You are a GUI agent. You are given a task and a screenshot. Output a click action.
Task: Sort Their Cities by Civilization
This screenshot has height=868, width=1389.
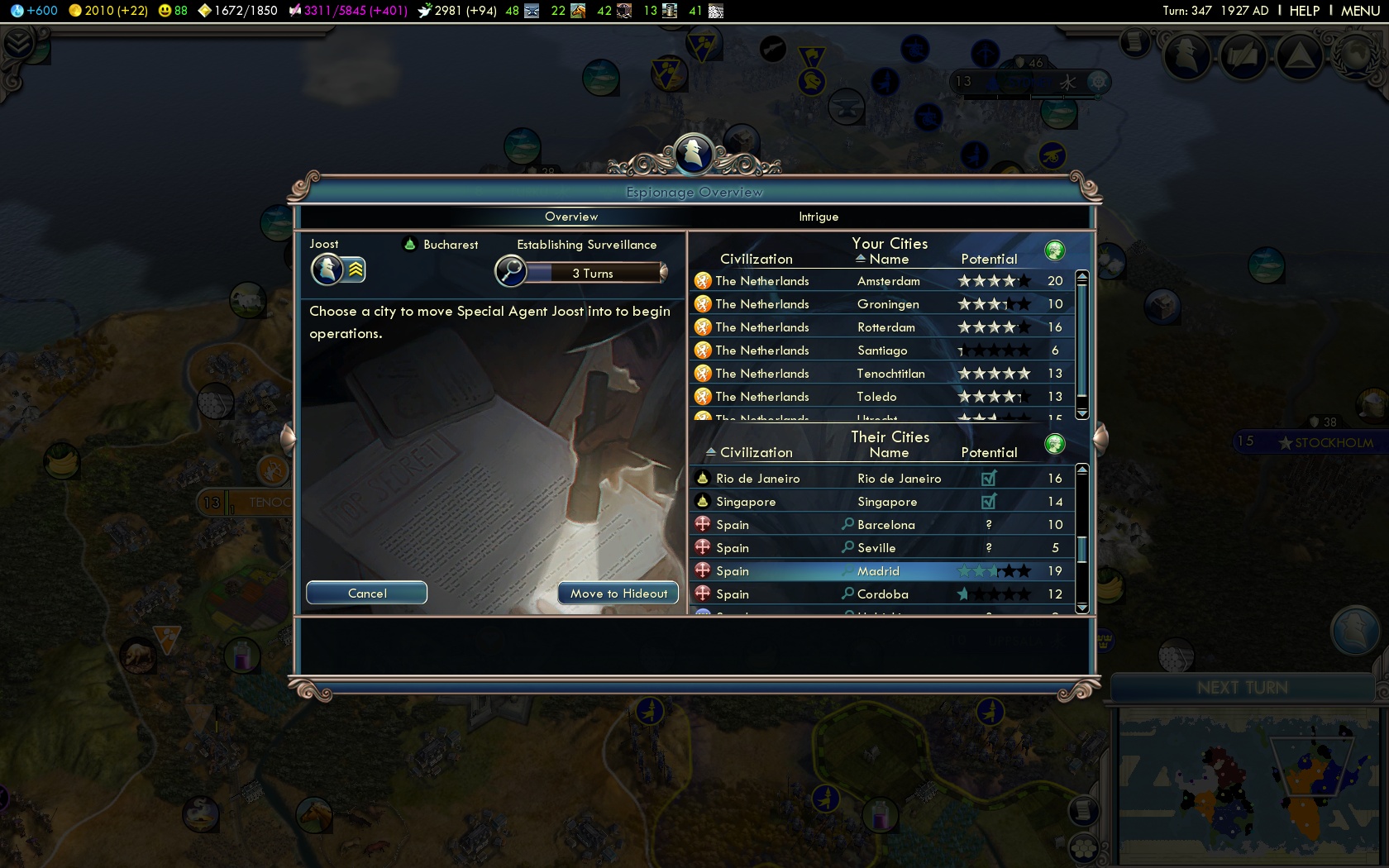[756, 453]
